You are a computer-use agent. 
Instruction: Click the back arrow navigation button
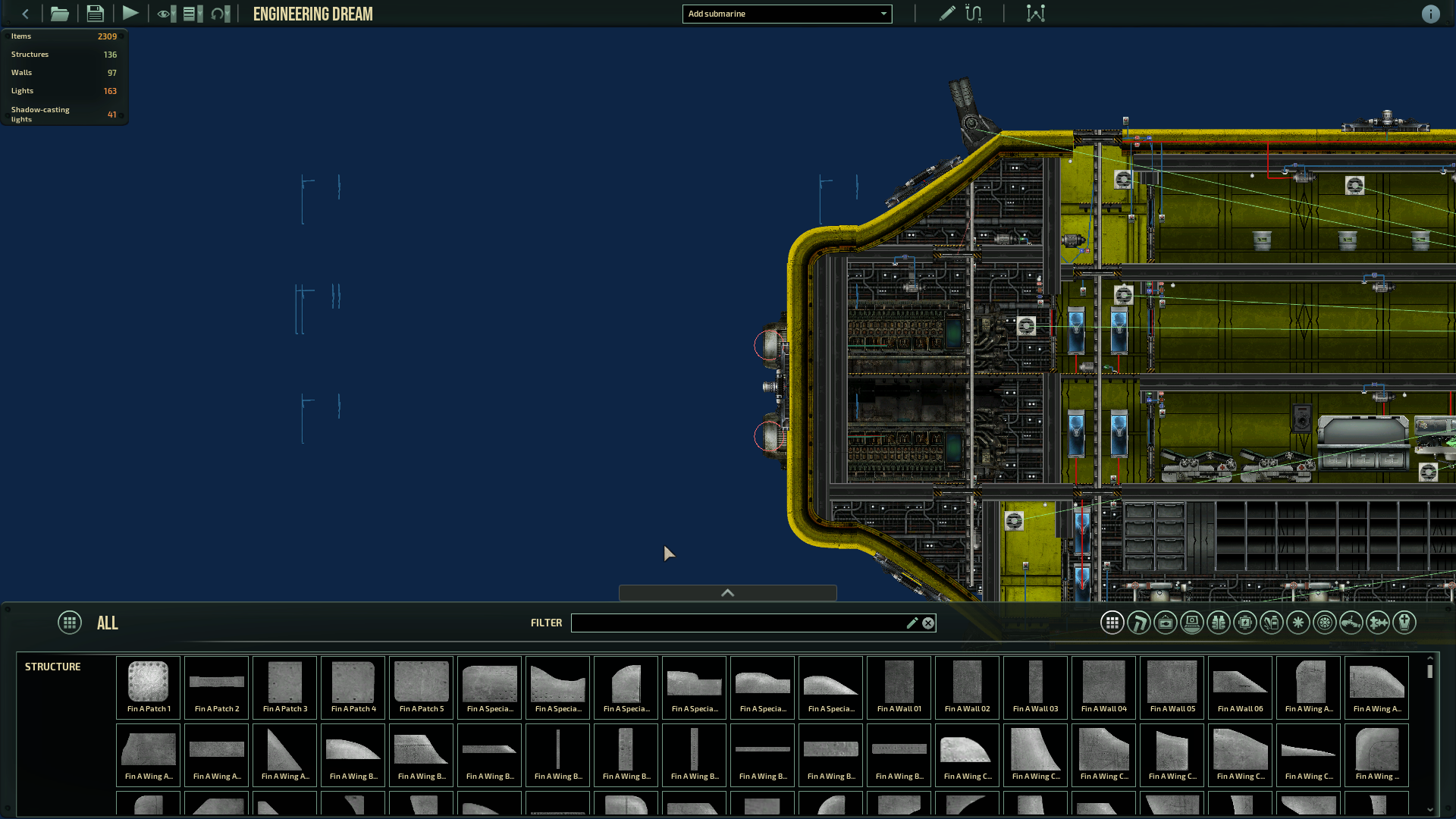[25, 14]
